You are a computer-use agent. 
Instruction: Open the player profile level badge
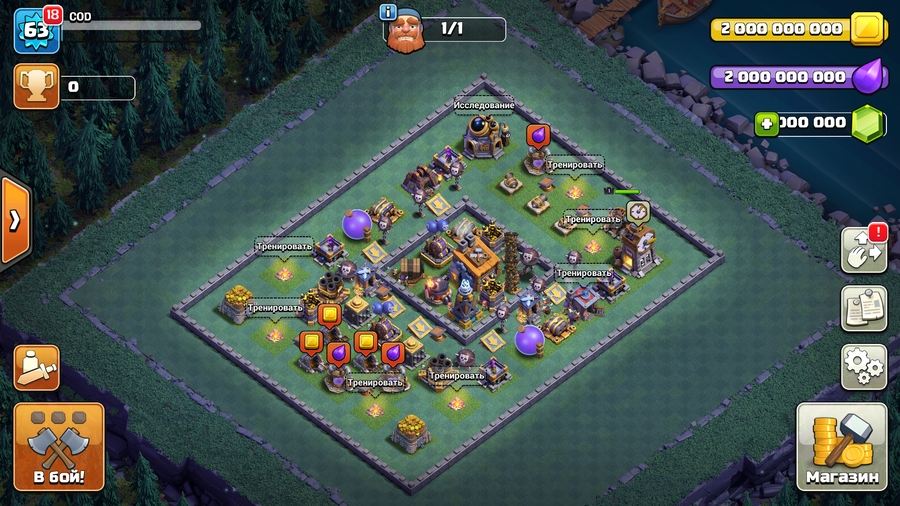(34, 30)
